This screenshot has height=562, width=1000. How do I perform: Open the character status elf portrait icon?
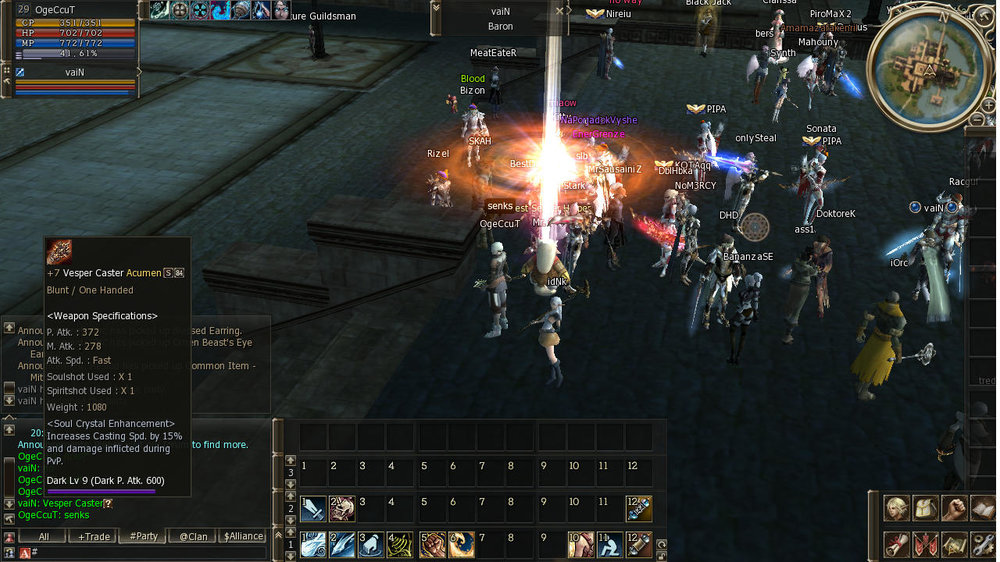pyautogui.click(x=897, y=508)
